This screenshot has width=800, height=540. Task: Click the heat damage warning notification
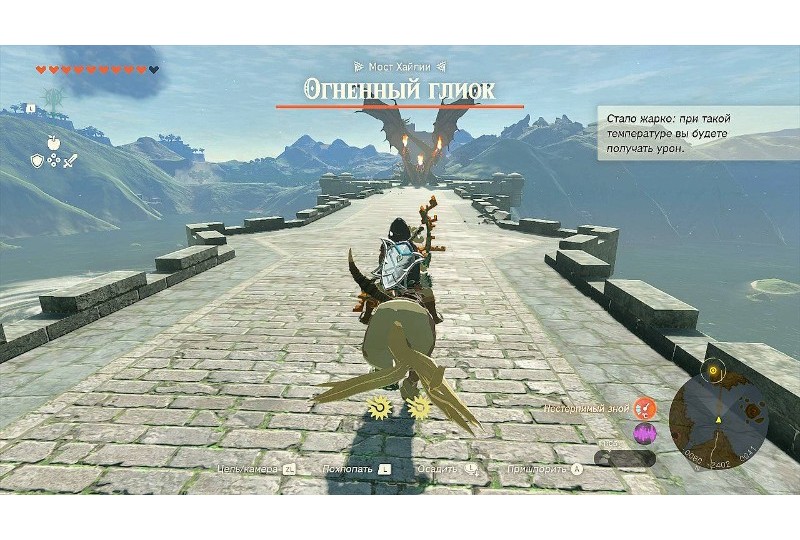[x=697, y=133]
